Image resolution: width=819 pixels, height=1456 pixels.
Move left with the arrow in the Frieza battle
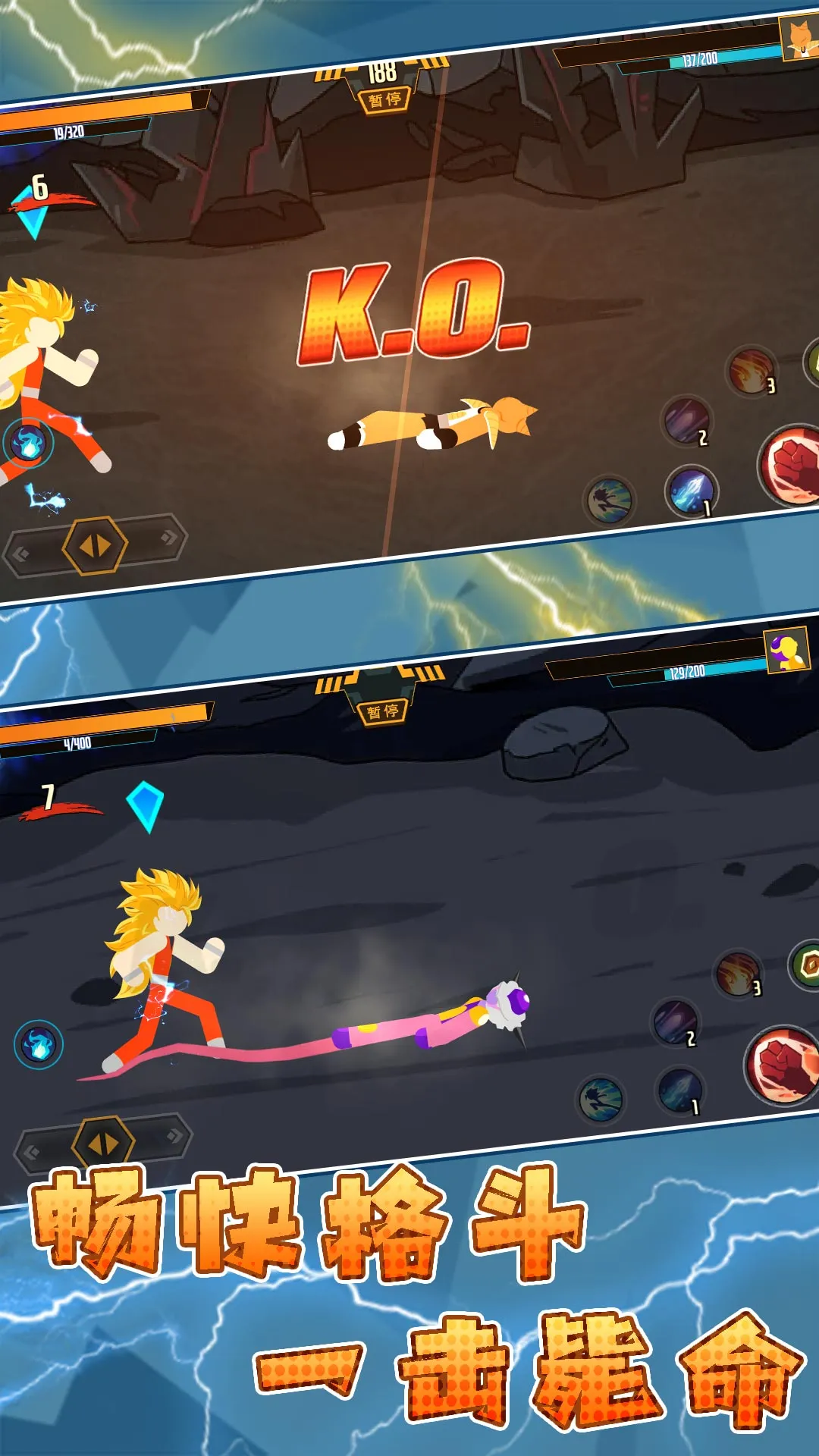point(32,1153)
